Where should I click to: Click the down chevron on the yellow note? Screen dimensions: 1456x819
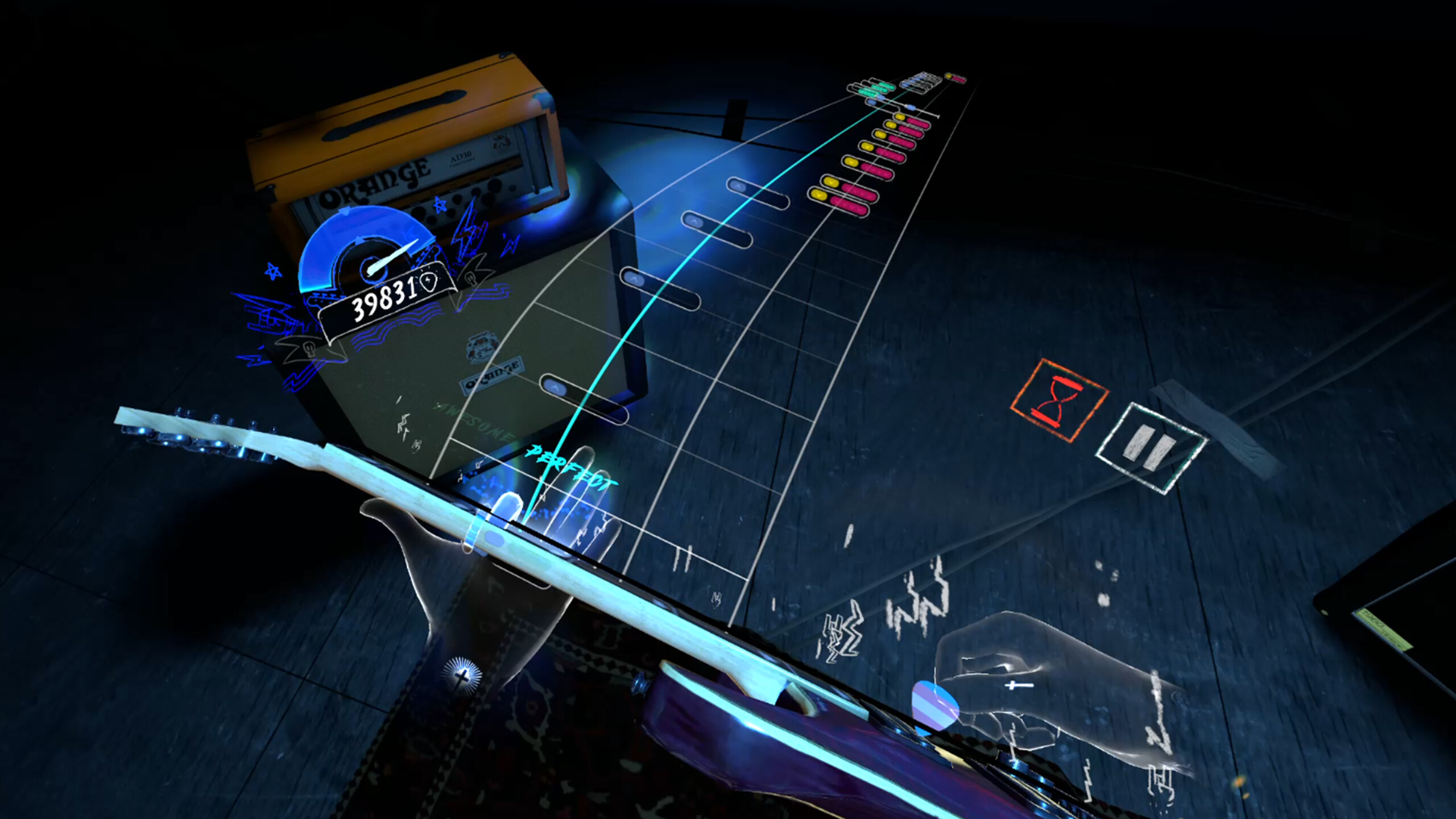(x=818, y=195)
